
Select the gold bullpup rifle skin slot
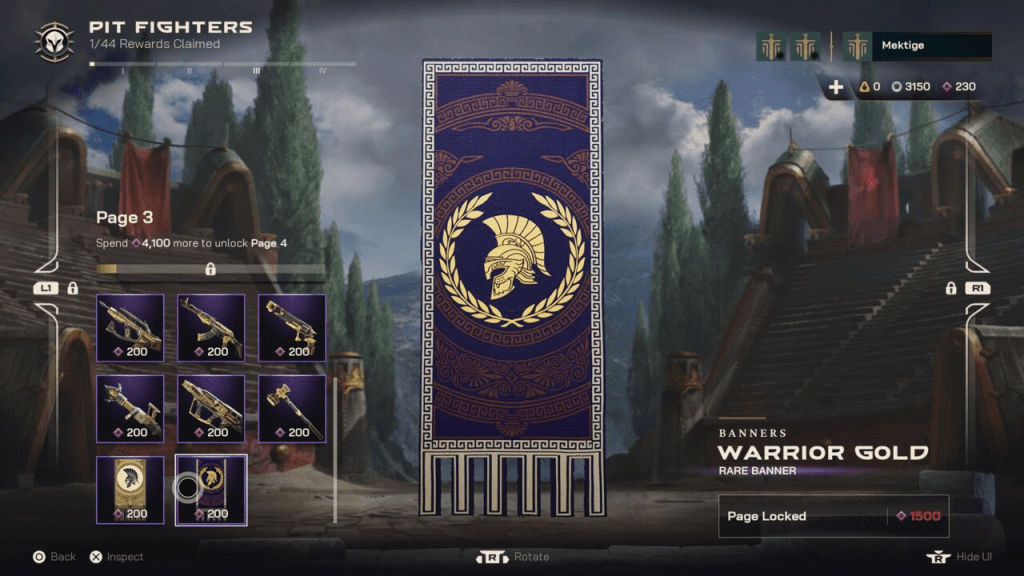pyautogui.click(x=130, y=328)
